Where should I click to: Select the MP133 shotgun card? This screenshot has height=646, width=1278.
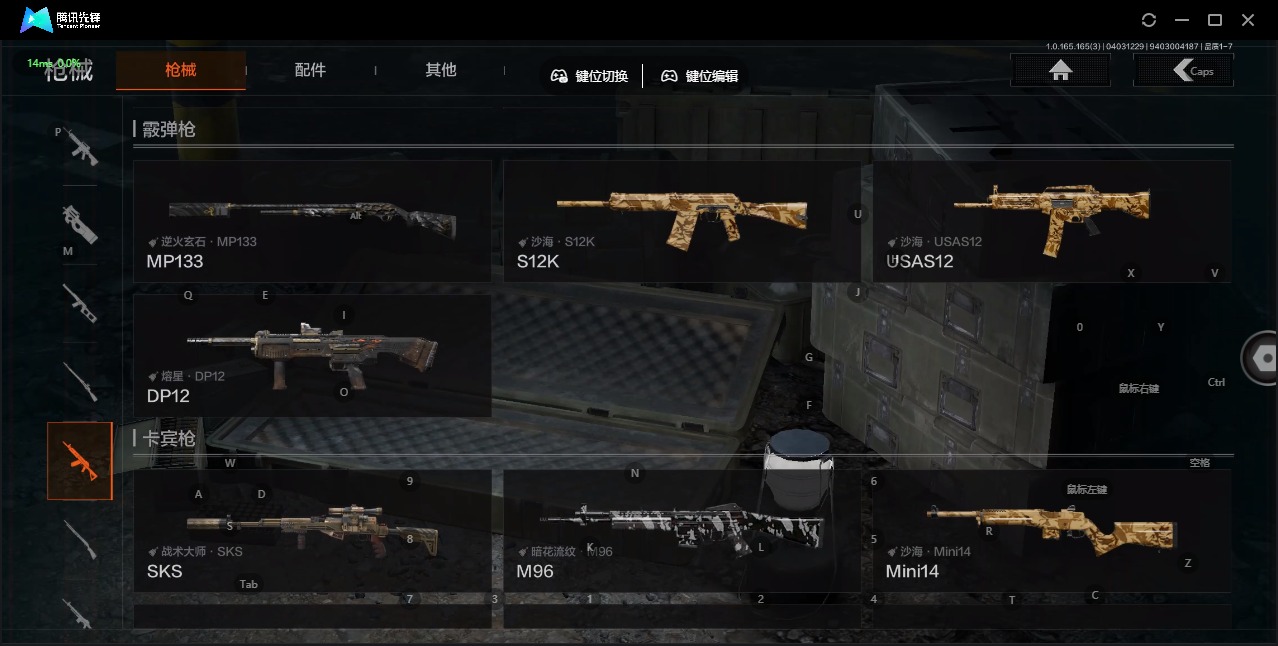pyautogui.click(x=312, y=220)
